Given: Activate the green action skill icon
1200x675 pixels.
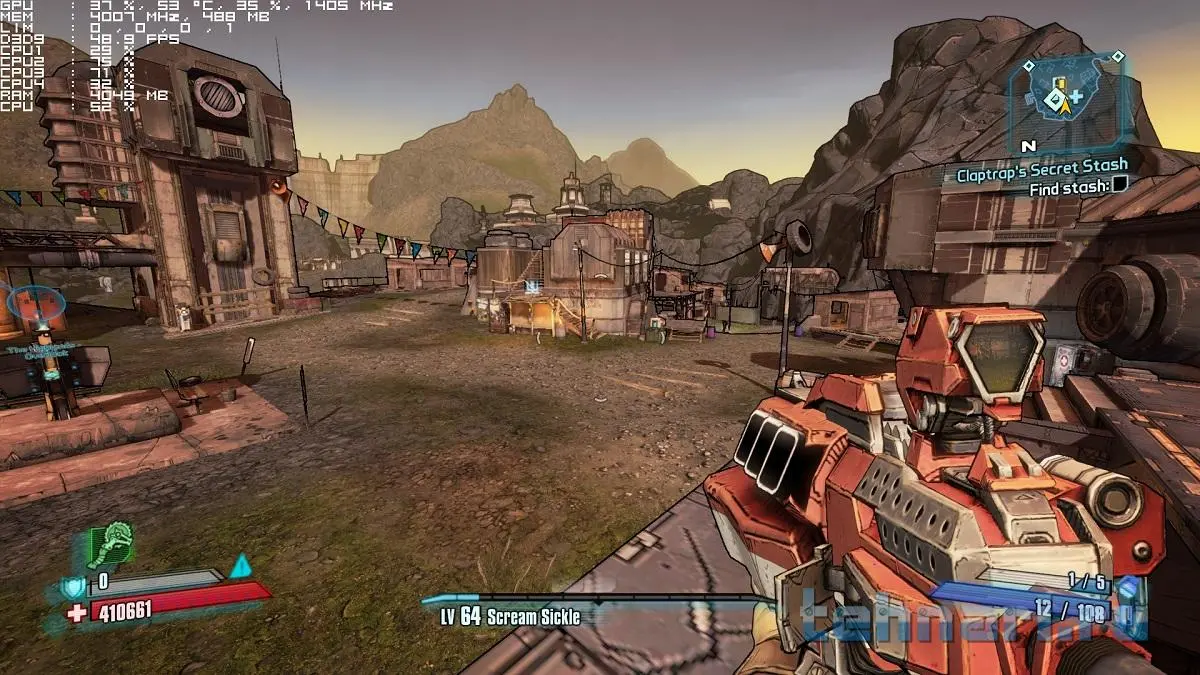Looking at the screenshot, I should click(x=110, y=546).
